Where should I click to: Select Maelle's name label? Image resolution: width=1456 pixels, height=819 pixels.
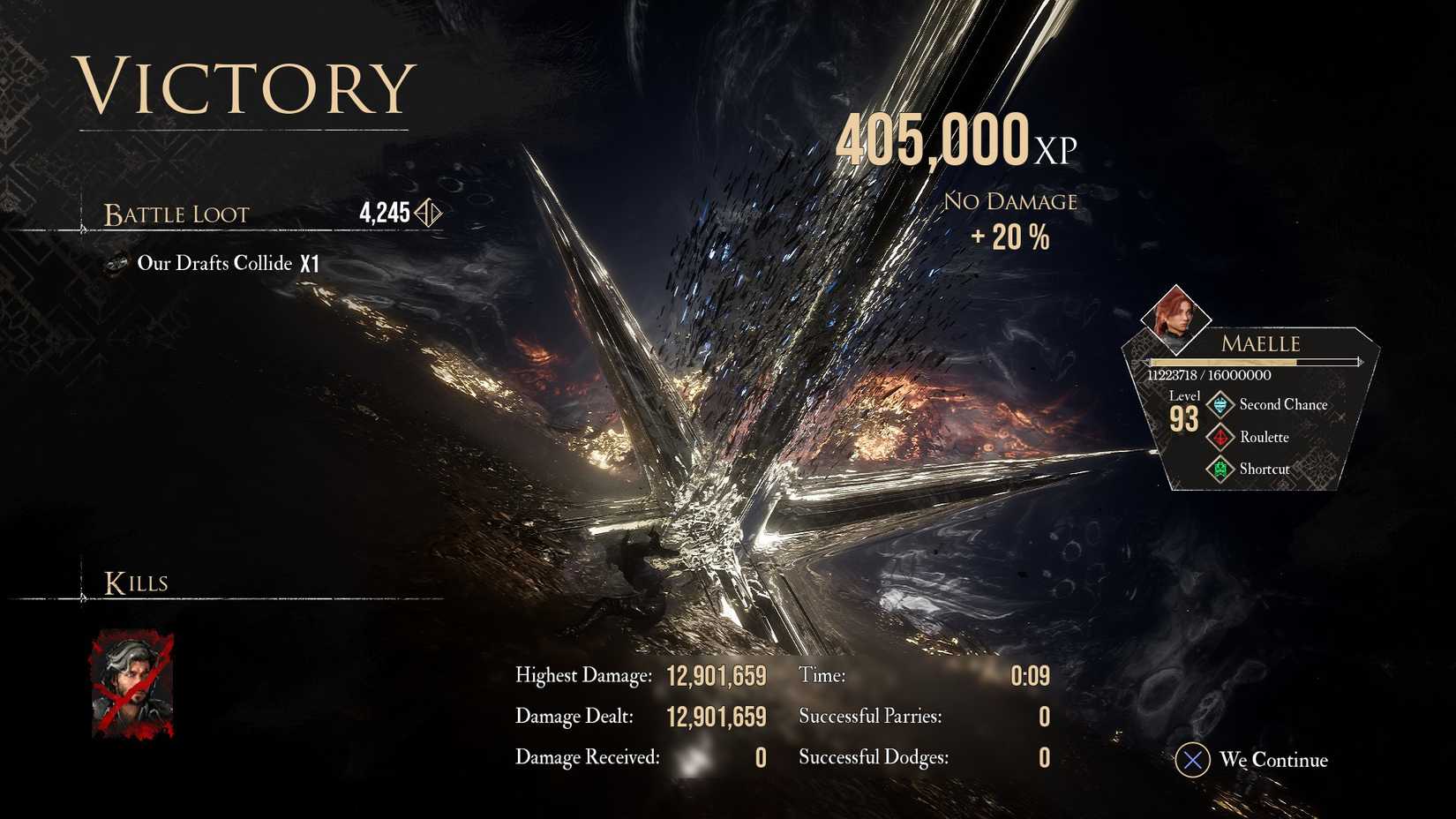click(1260, 343)
